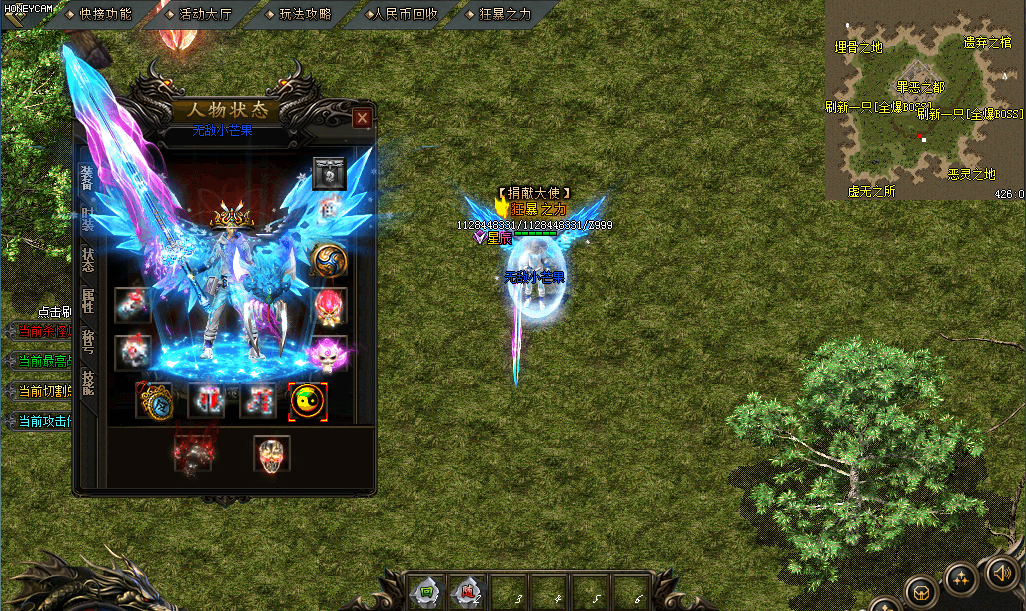This screenshot has height=611, width=1026.
Task: Switch to the 时装 costume tab
Action: click(x=87, y=219)
